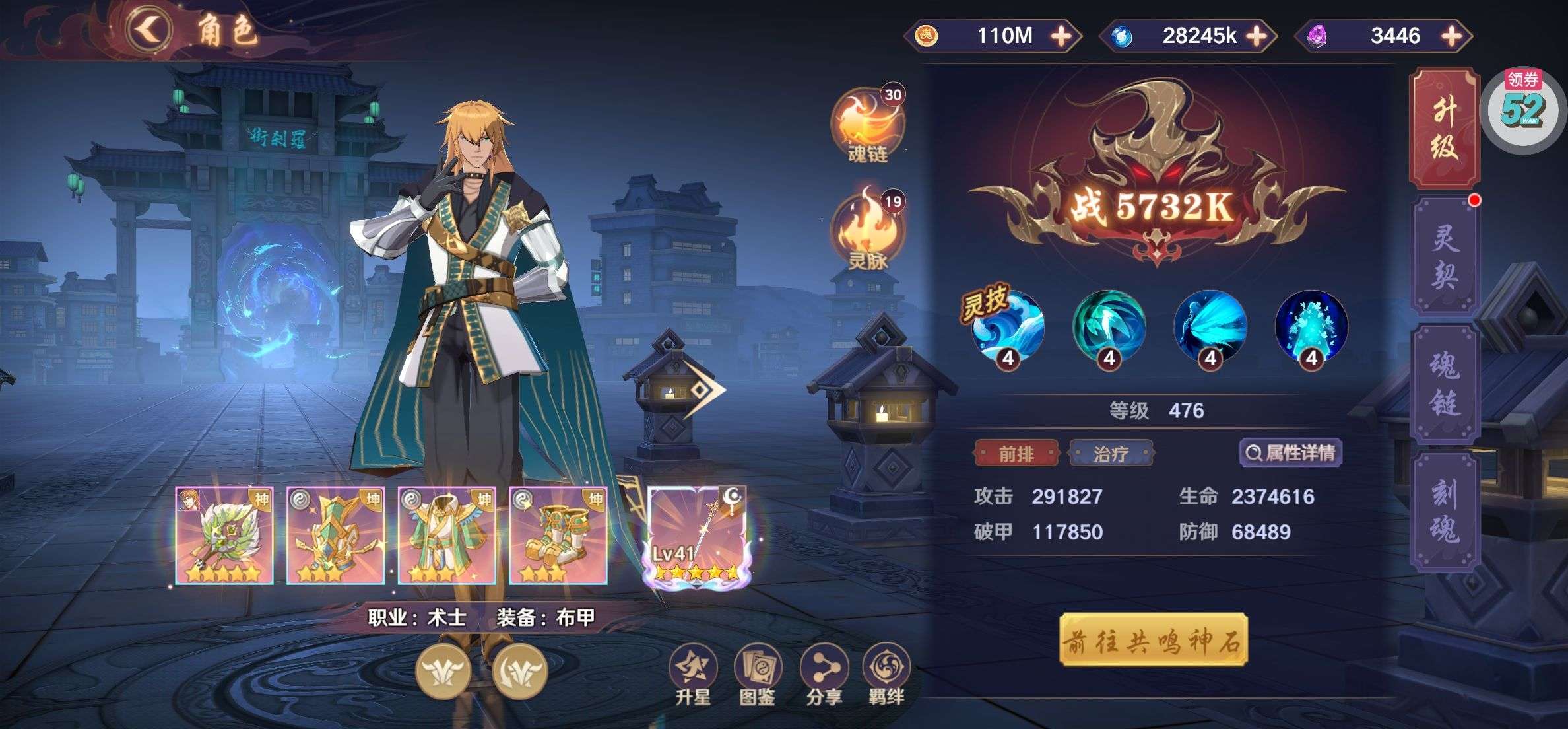Add more blue spirit currency
This screenshot has height=729, width=1568.
1257,36
